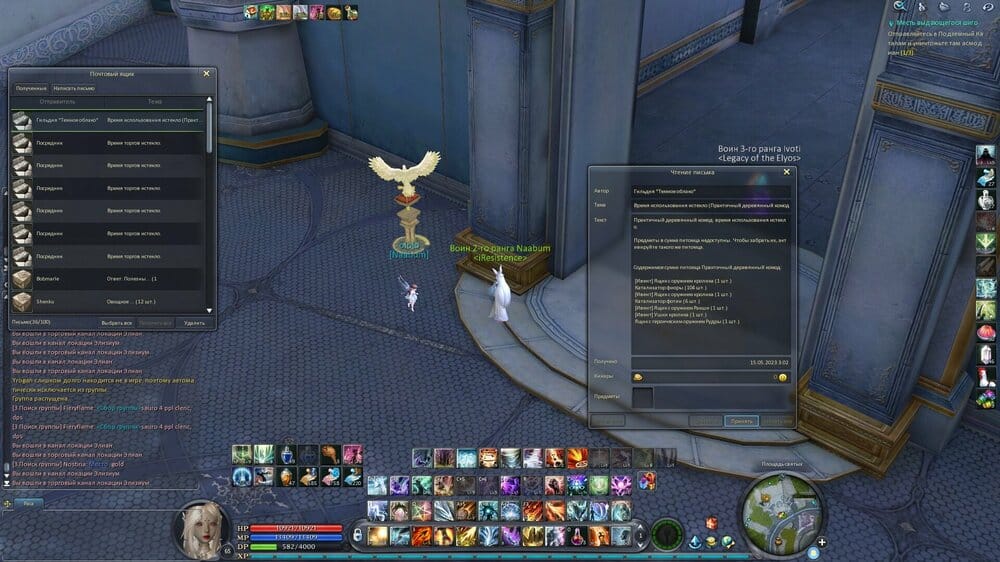Select the chat tab above the chat log

[x=28, y=502]
